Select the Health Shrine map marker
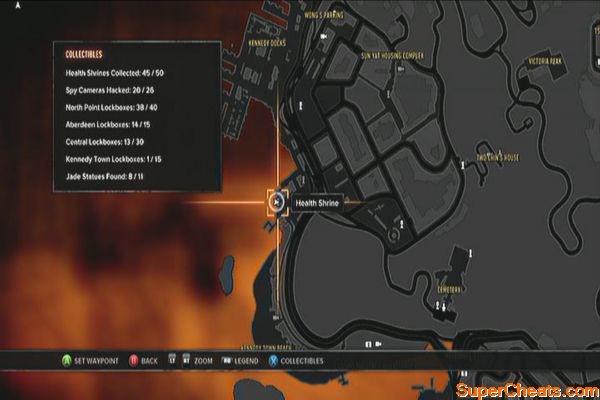The image size is (600, 400). coord(277,202)
